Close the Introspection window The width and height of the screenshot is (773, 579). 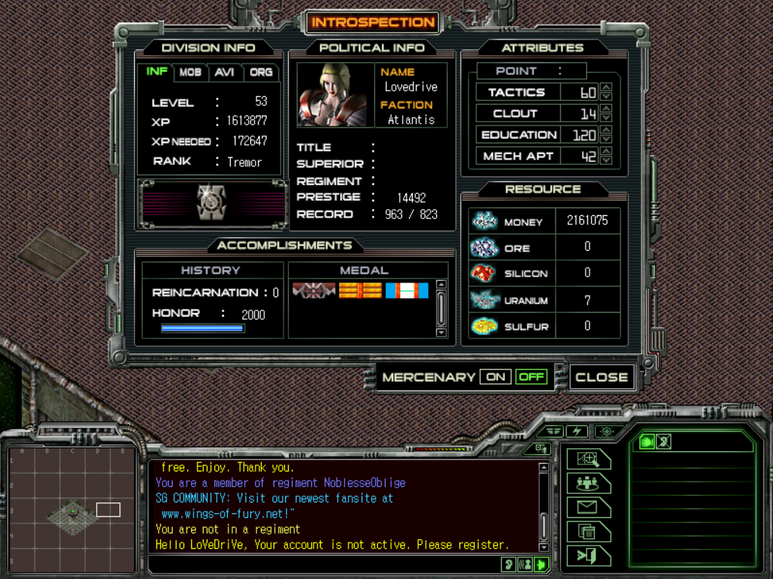(601, 377)
